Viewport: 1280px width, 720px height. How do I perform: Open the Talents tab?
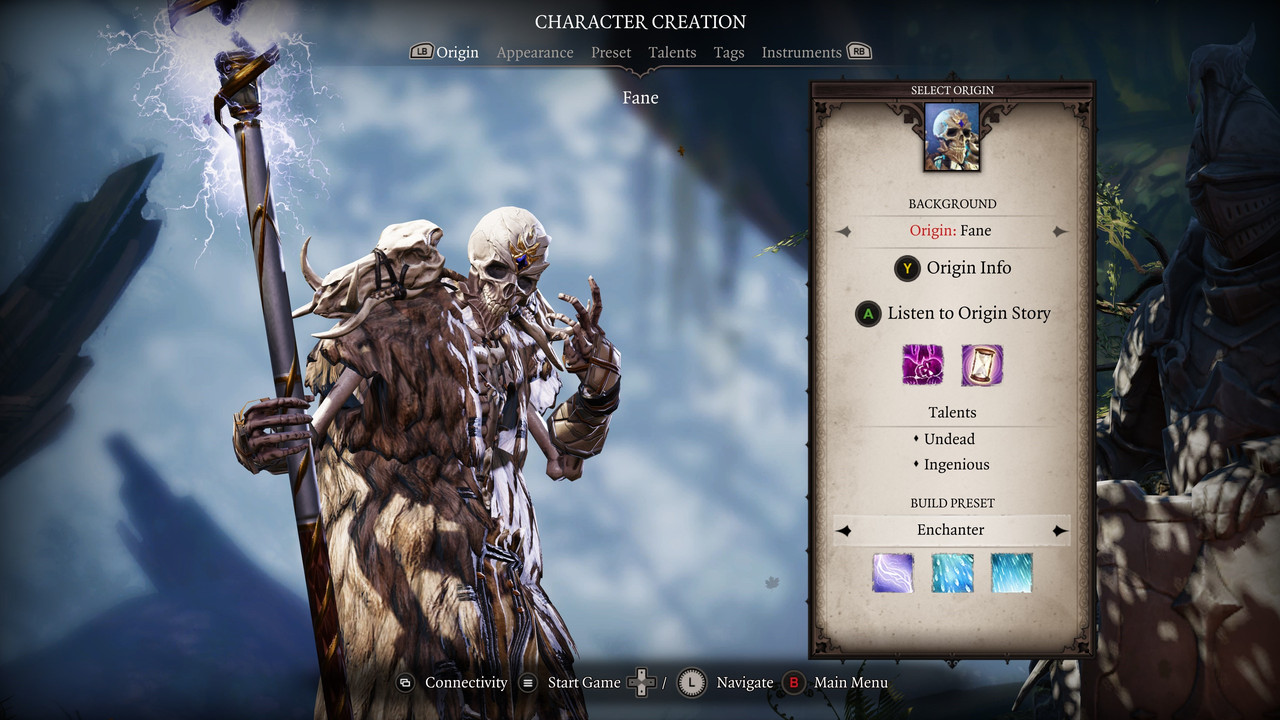(672, 52)
